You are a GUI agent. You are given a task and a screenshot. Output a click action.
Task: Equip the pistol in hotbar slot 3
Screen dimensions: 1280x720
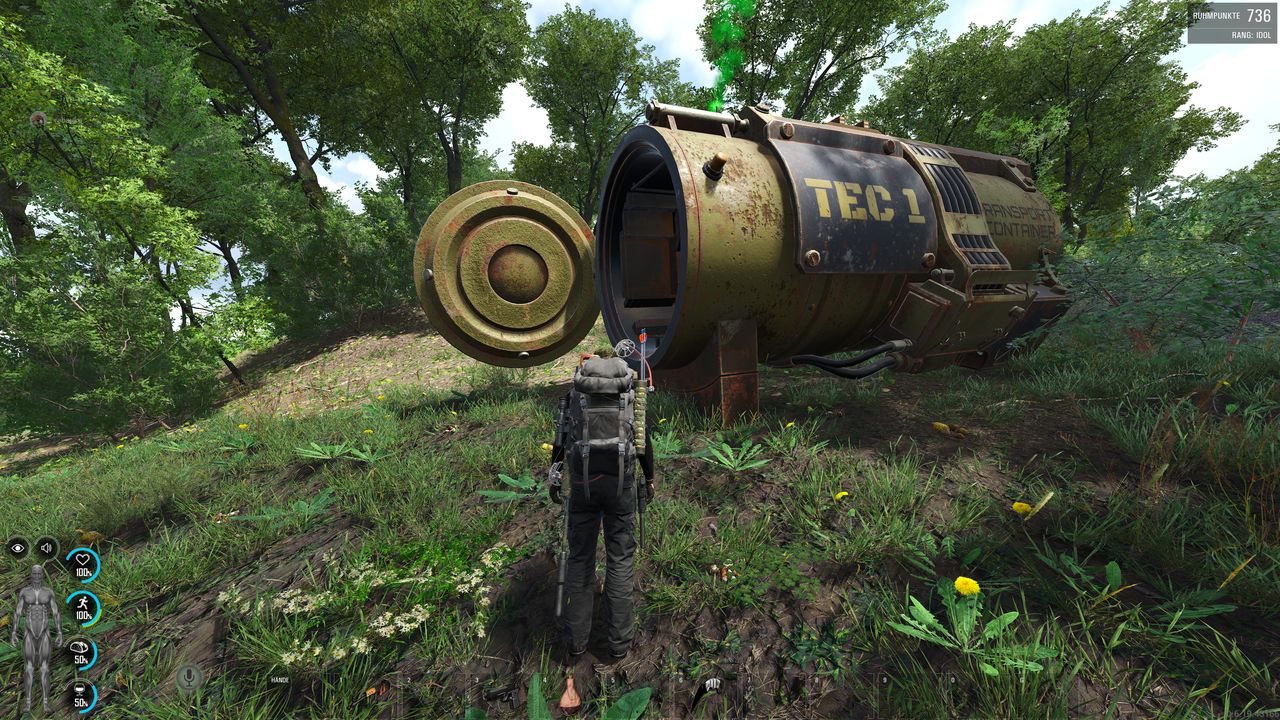click(505, 695)
